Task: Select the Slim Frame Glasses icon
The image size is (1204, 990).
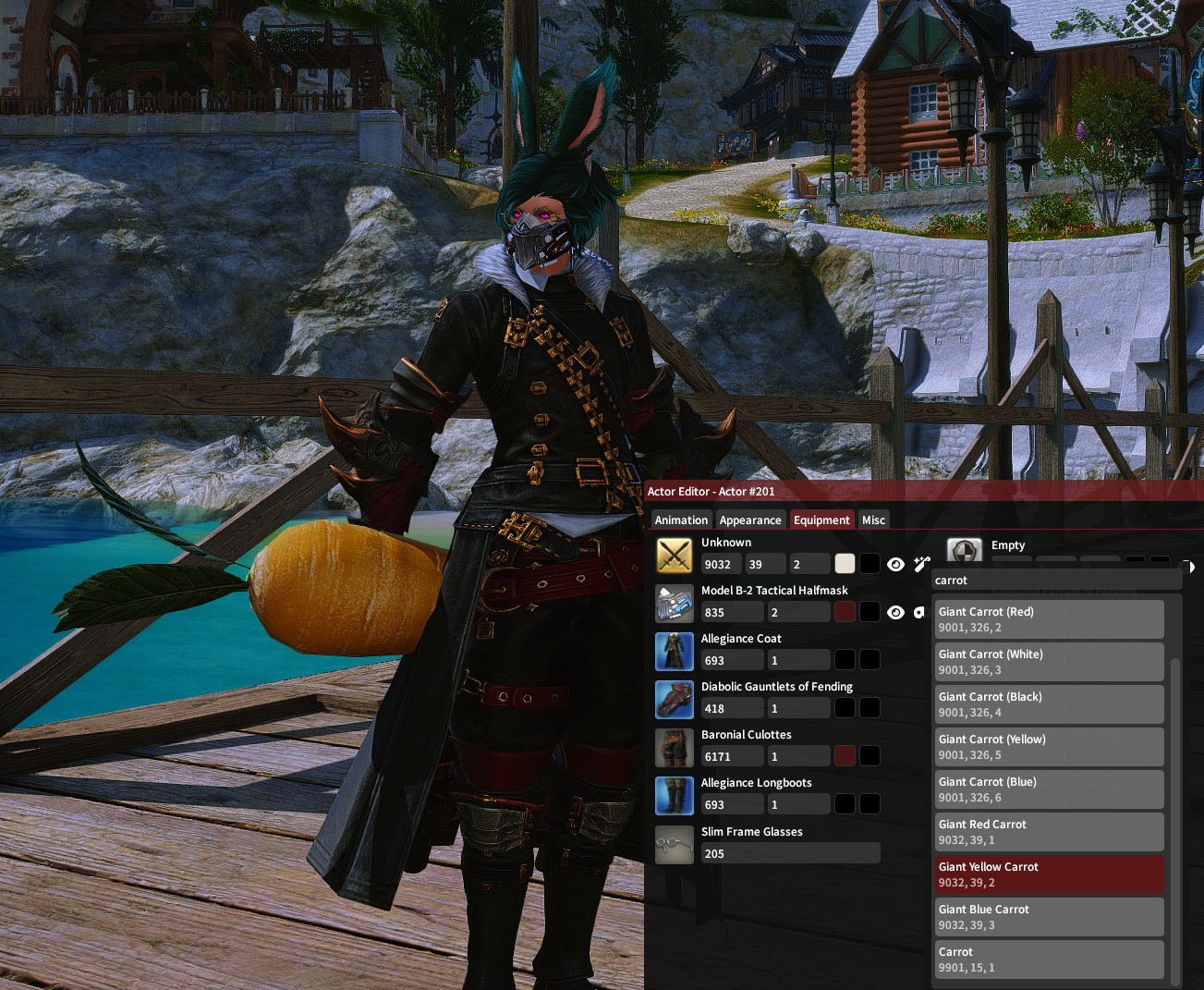Action: 675,845
